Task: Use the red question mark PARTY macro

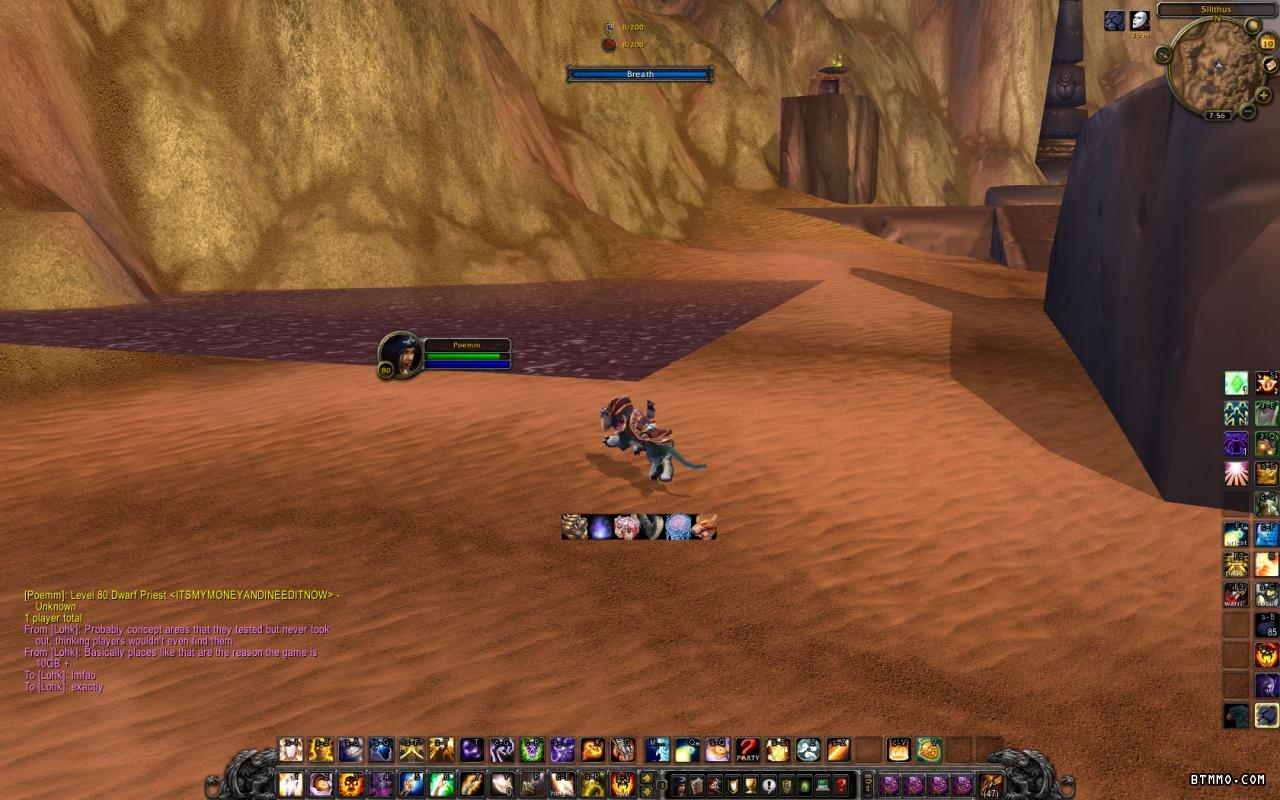Action: click(x=747, y=749)
